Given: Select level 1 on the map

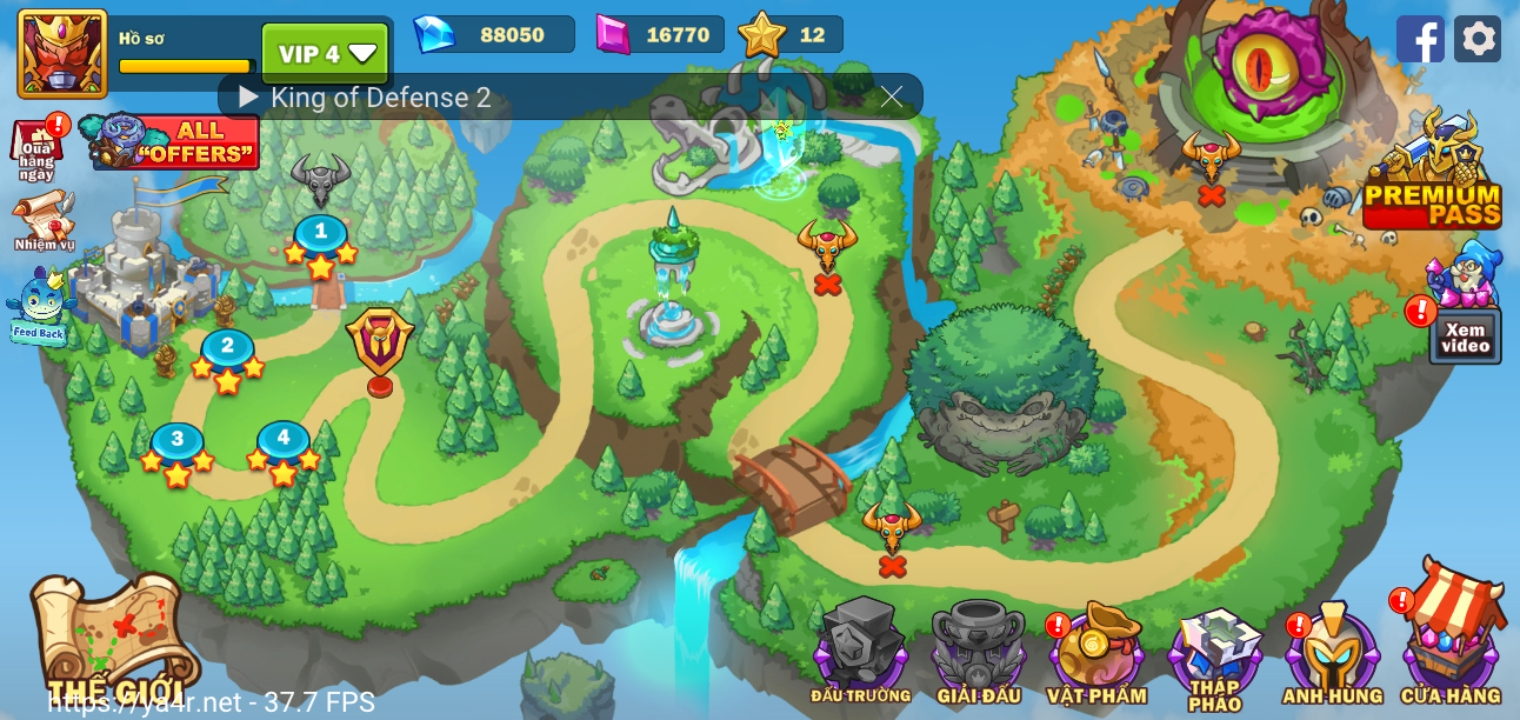Looking at the screenshot, I should click(x=320, y=232).
